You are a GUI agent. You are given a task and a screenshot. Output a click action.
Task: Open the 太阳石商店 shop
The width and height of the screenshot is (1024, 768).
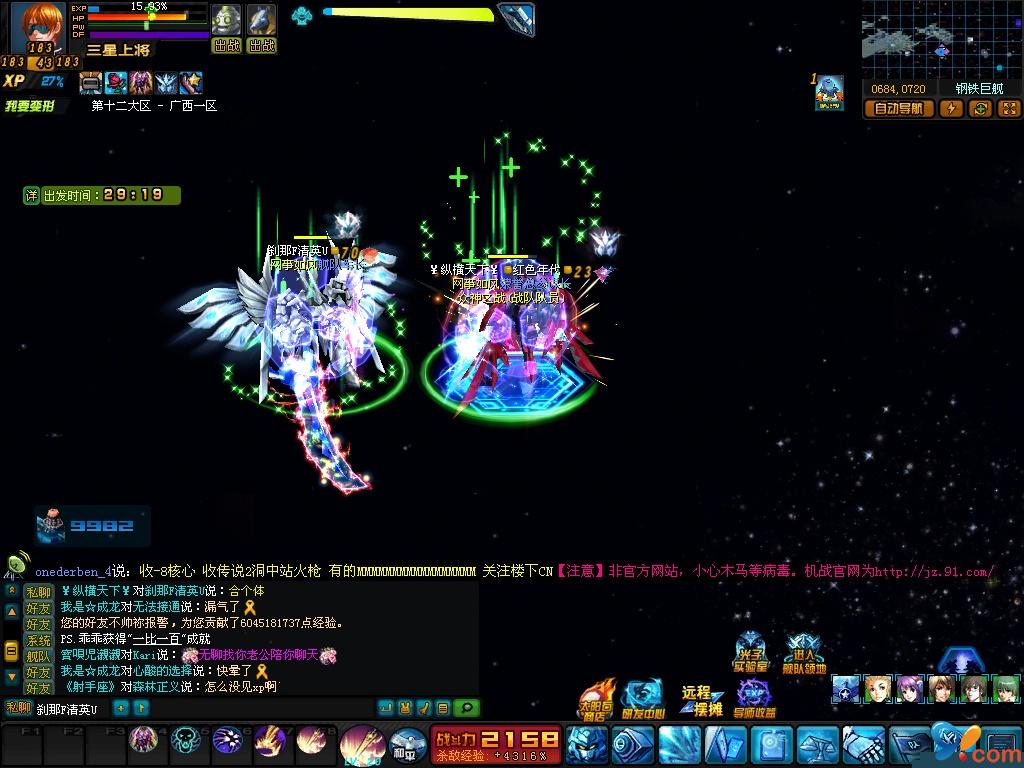[x=597, y=699]
